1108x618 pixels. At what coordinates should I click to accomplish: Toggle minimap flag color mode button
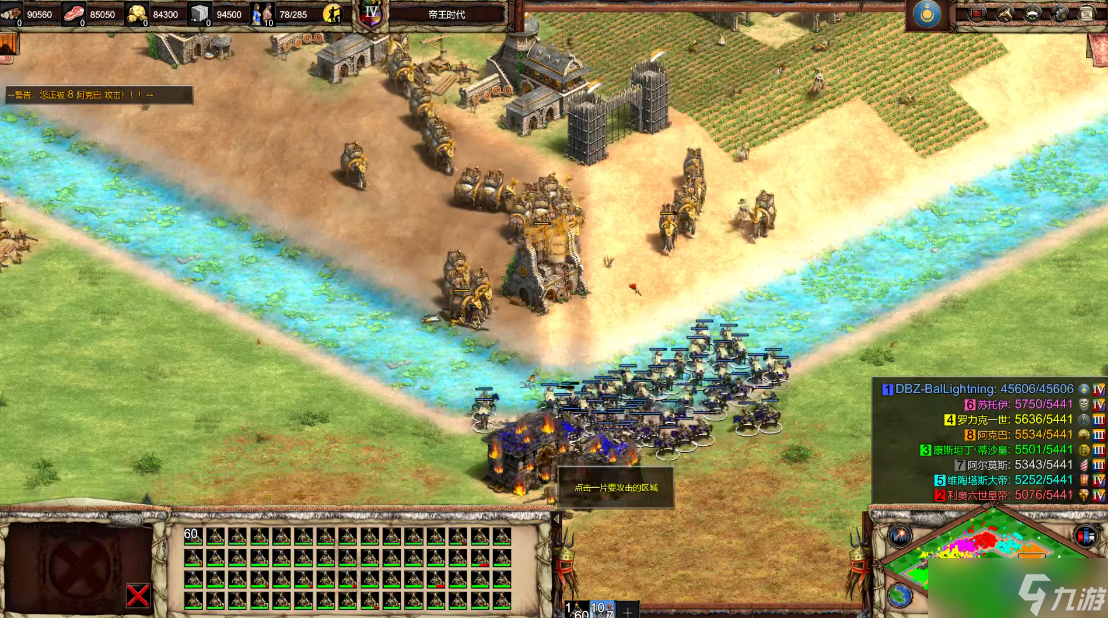(x=1085, y=536)
